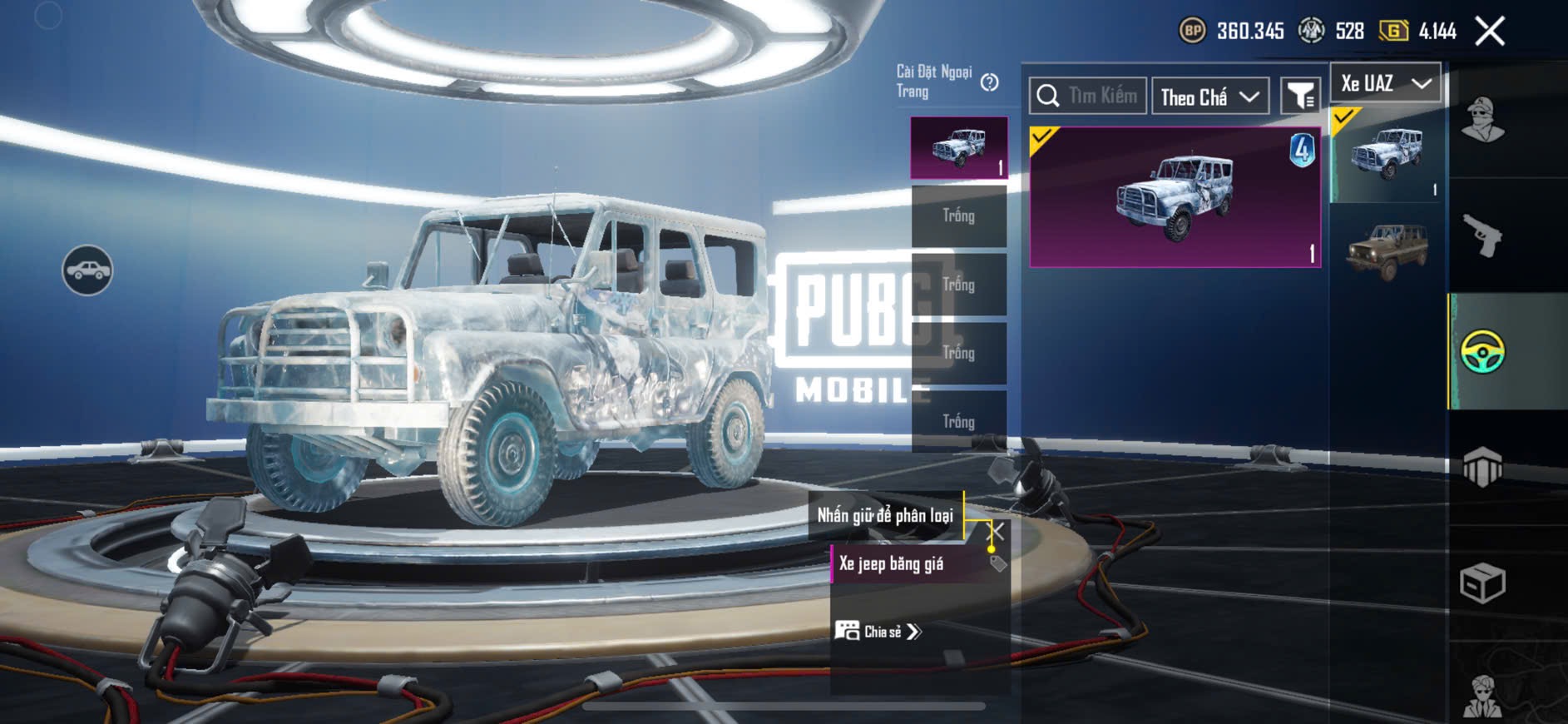Viewport: 1568px width, 724px height.
Task: Toggle the car view round button
Action: coord(87,270)
